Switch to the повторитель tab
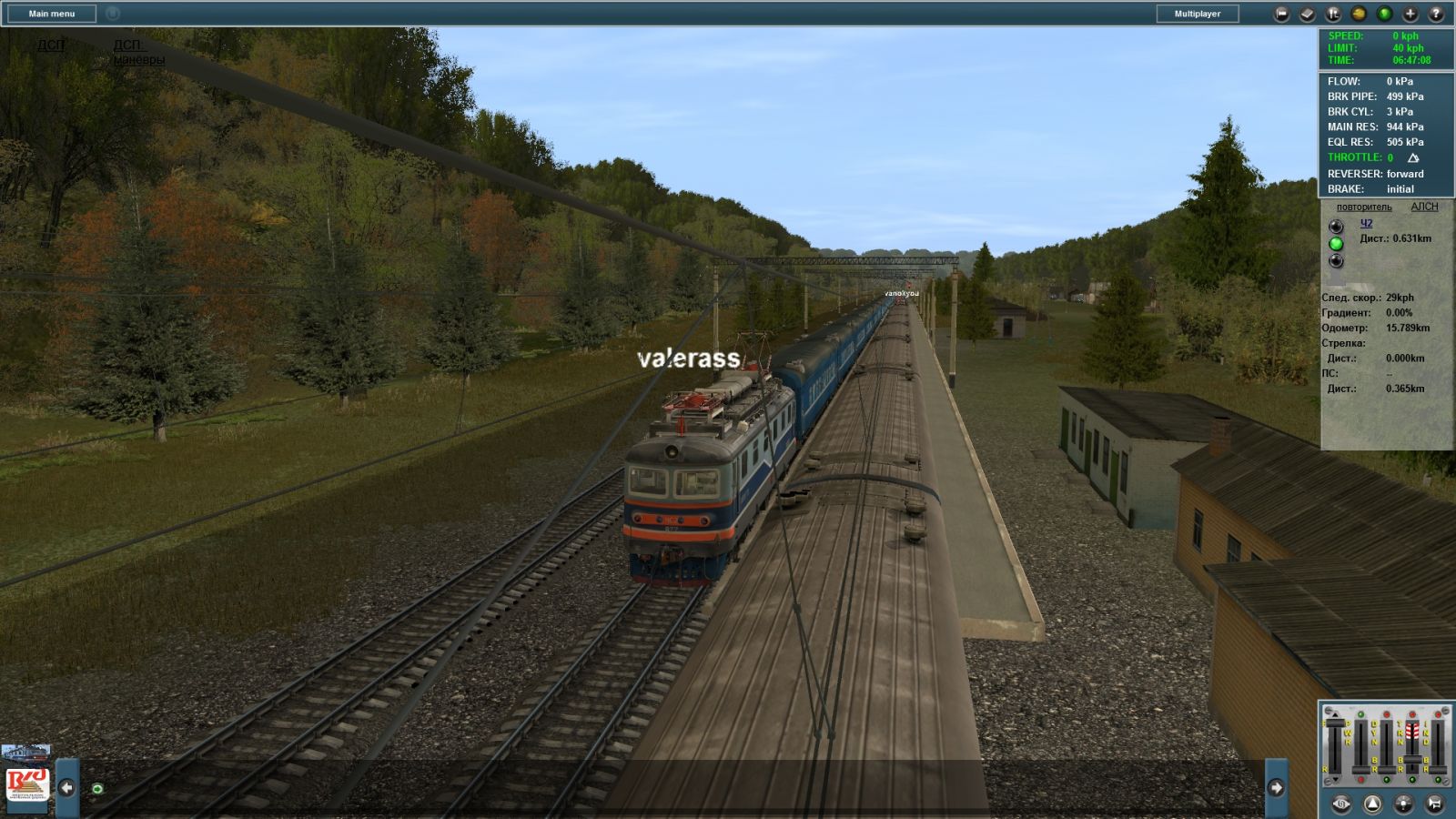The image size is (1456, 819). pyautogui.click(x=1363, y=207)
